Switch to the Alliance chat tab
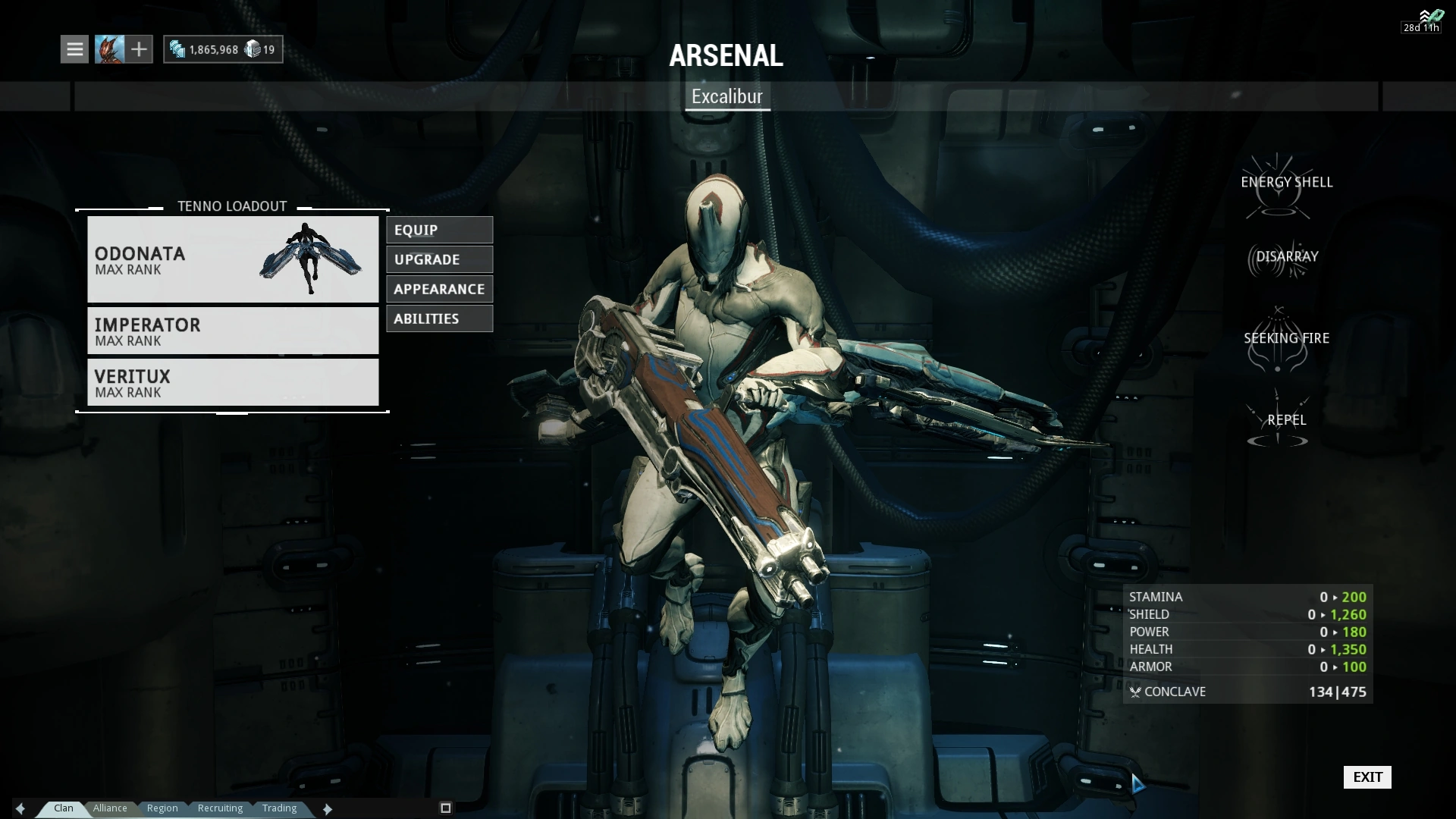This screenshot has width=1456, height=819. 110,808
